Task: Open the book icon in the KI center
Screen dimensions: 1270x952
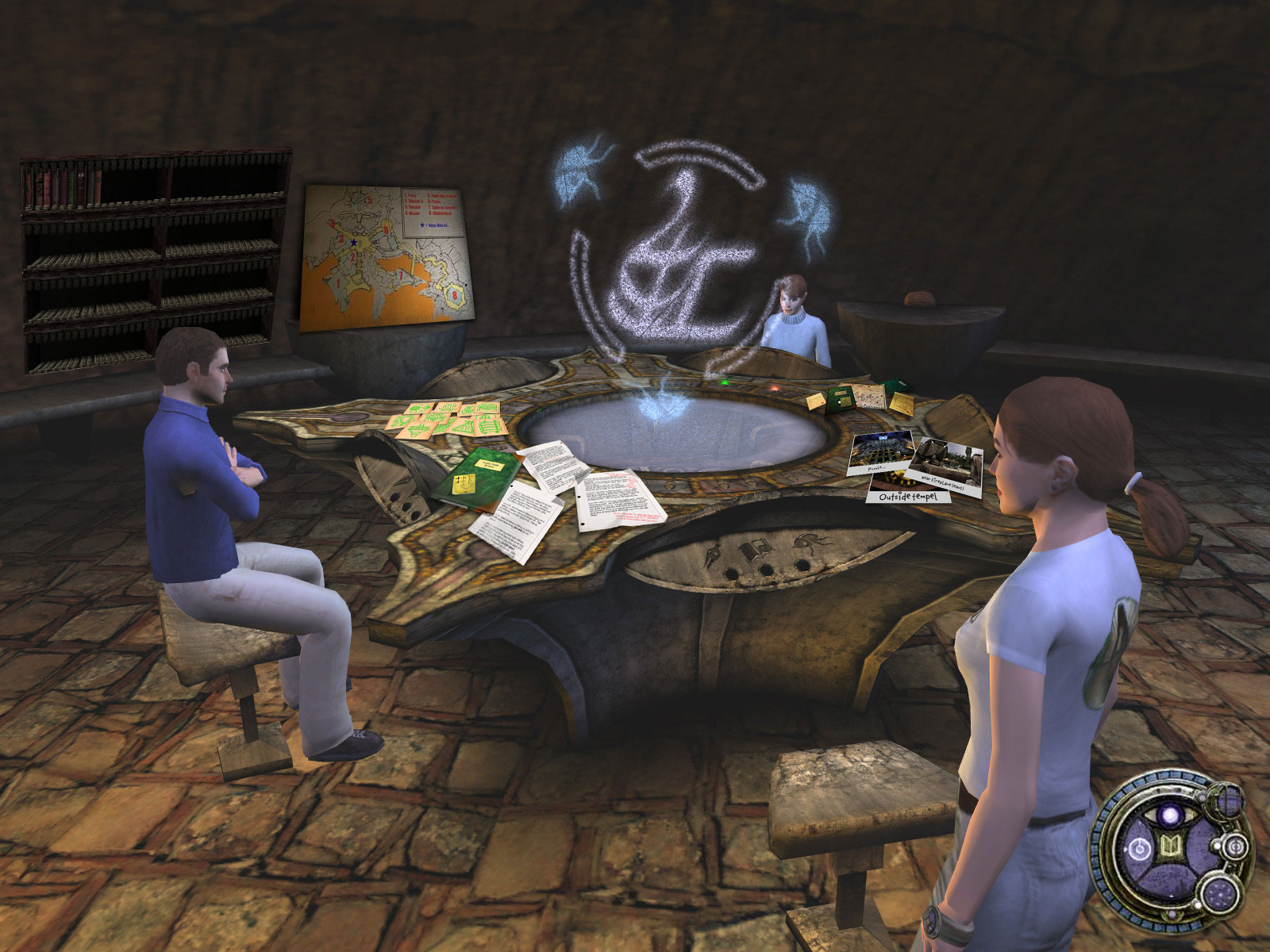Action: coord(1169,844)
